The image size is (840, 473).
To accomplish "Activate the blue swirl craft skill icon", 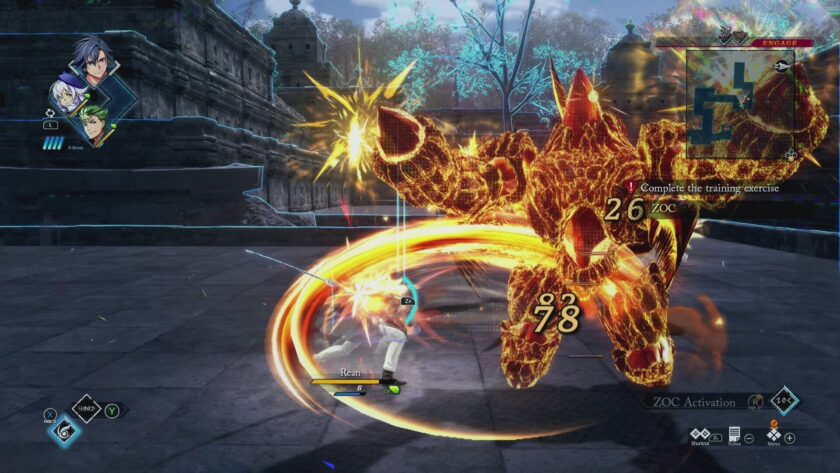I will pos(64,431).
